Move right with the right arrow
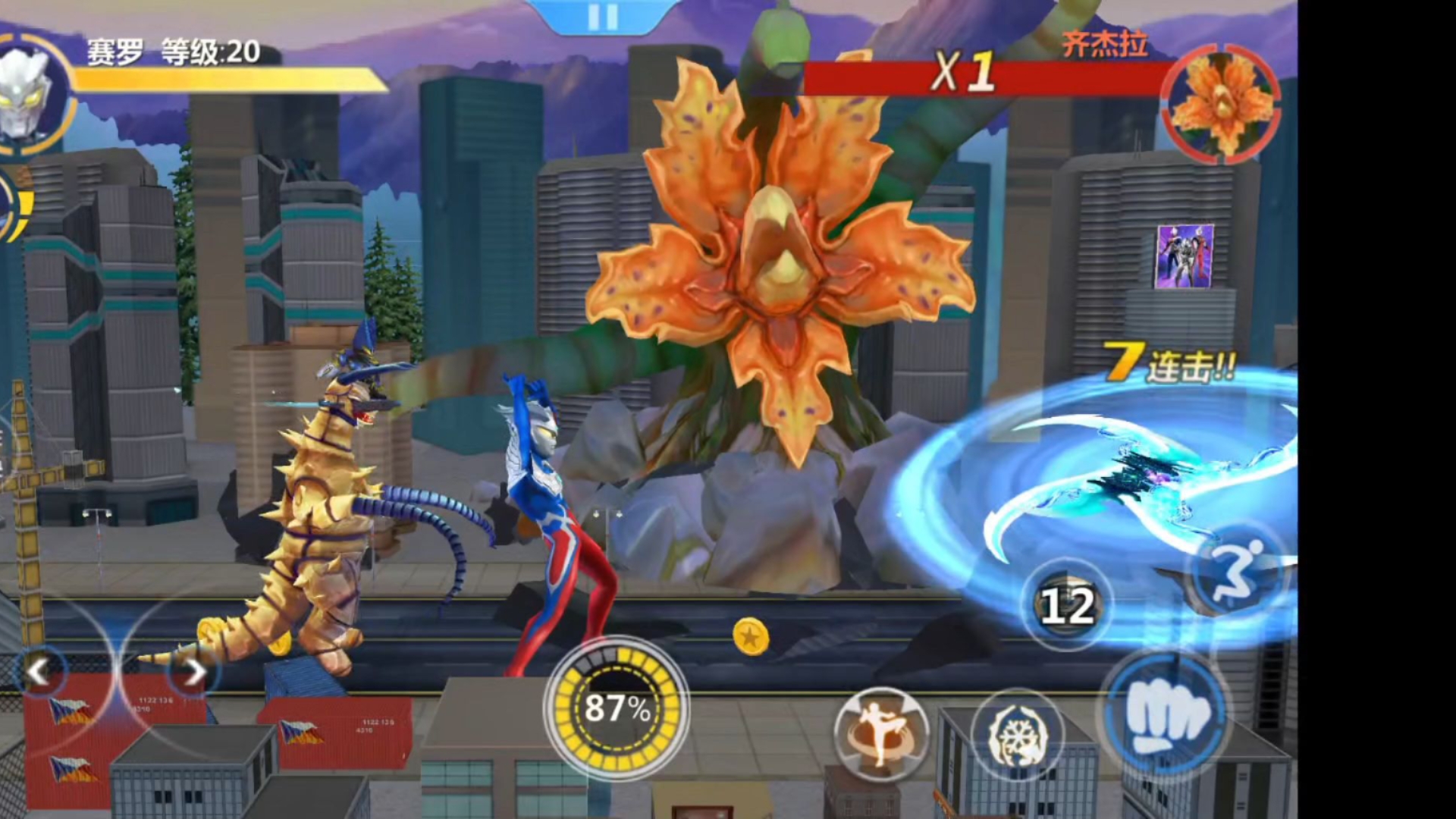 click(194, 671)
